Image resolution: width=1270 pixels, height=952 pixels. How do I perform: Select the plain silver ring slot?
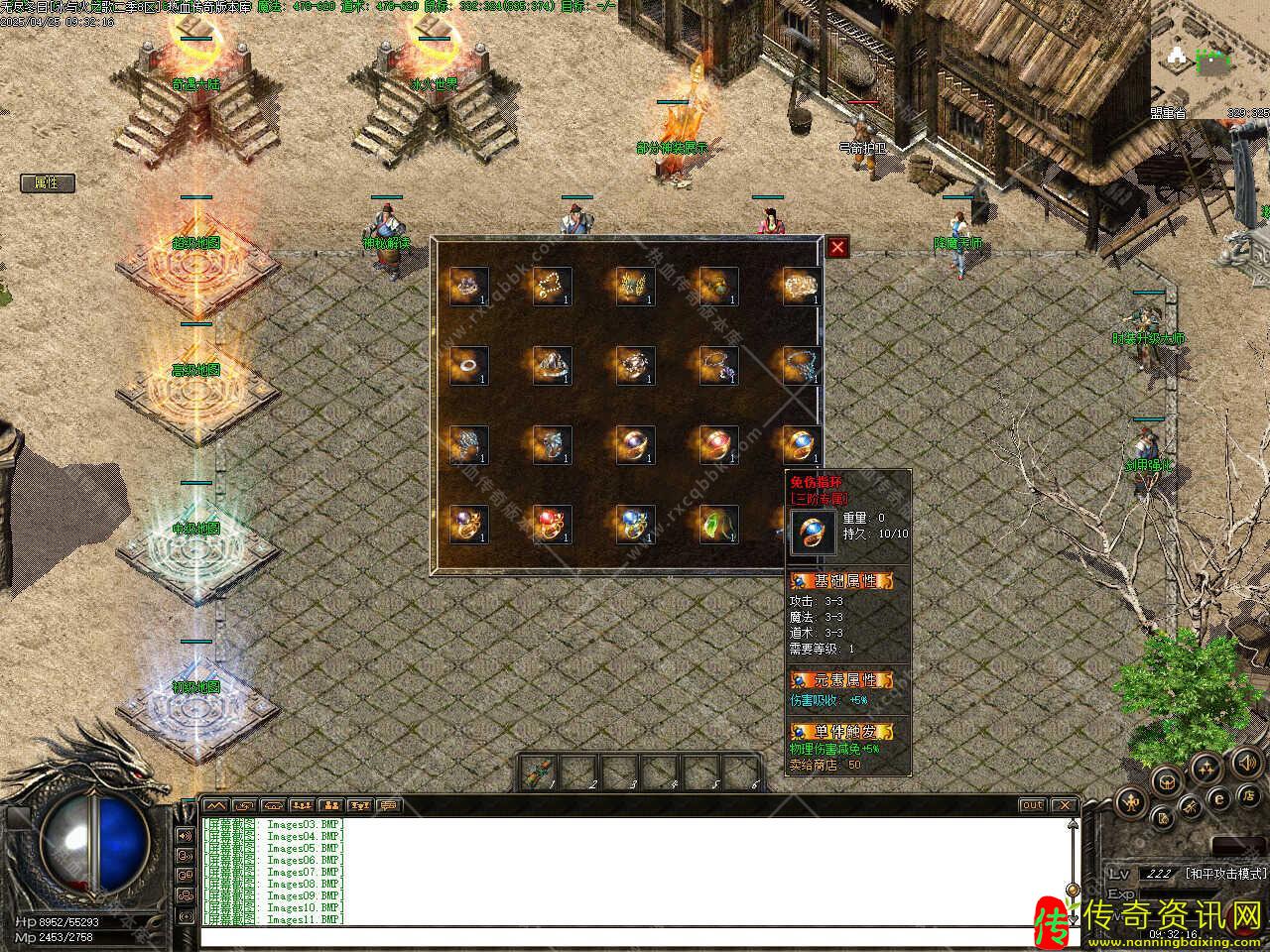468,366
